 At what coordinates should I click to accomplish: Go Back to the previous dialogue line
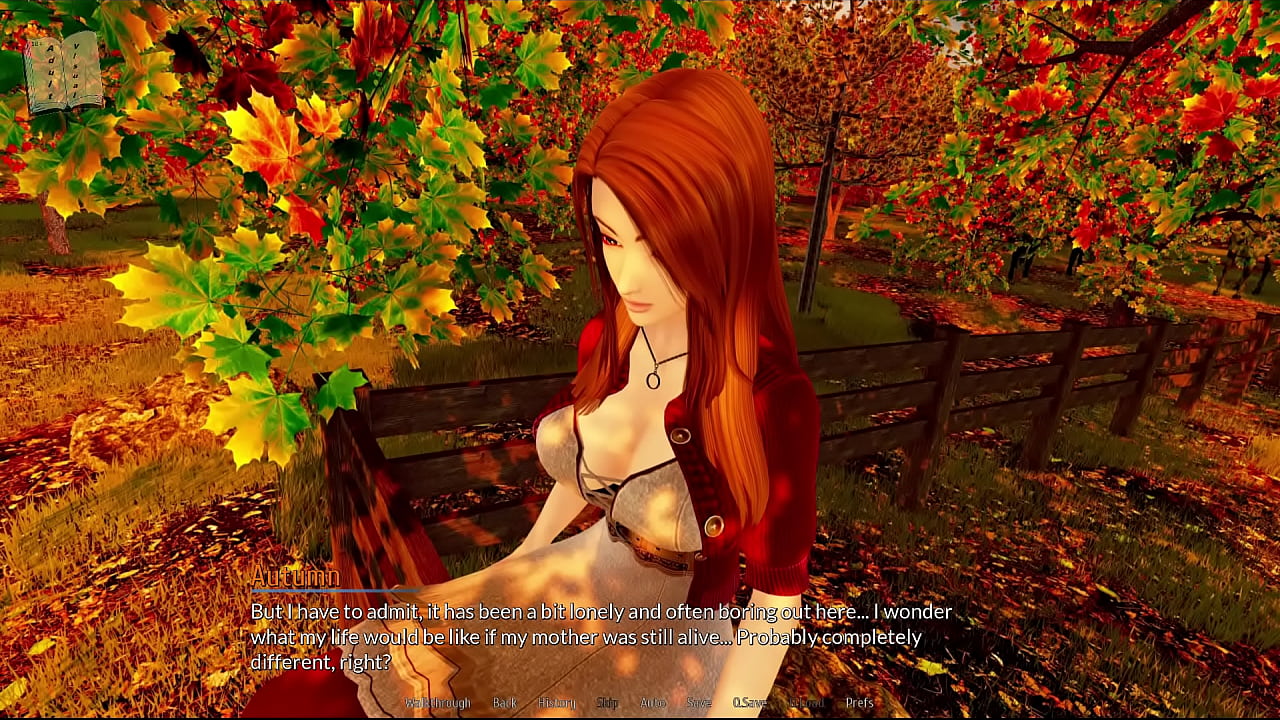pyautogui.click(x=505, y=703)
